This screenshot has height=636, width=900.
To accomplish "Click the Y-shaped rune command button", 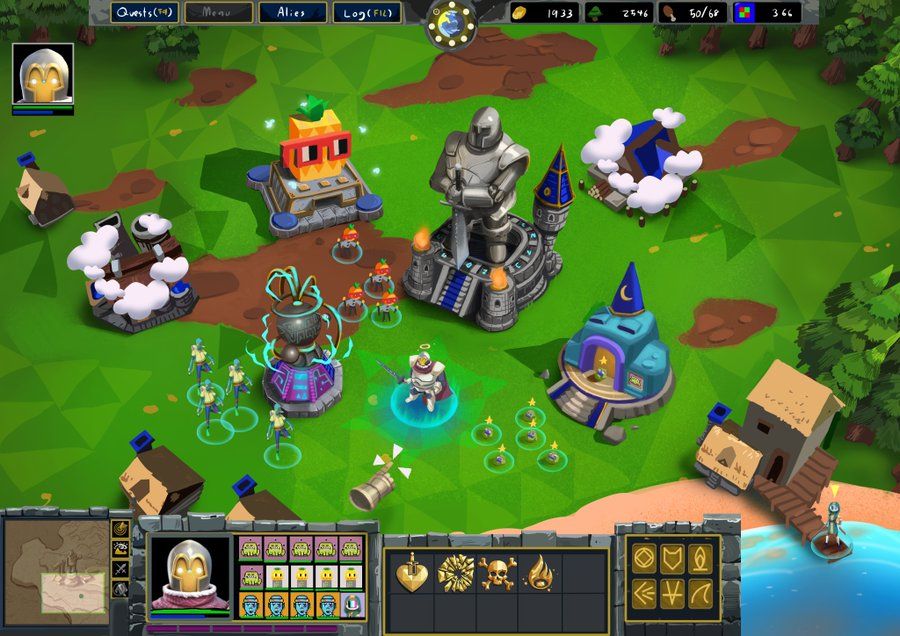I will pos(672,591).
